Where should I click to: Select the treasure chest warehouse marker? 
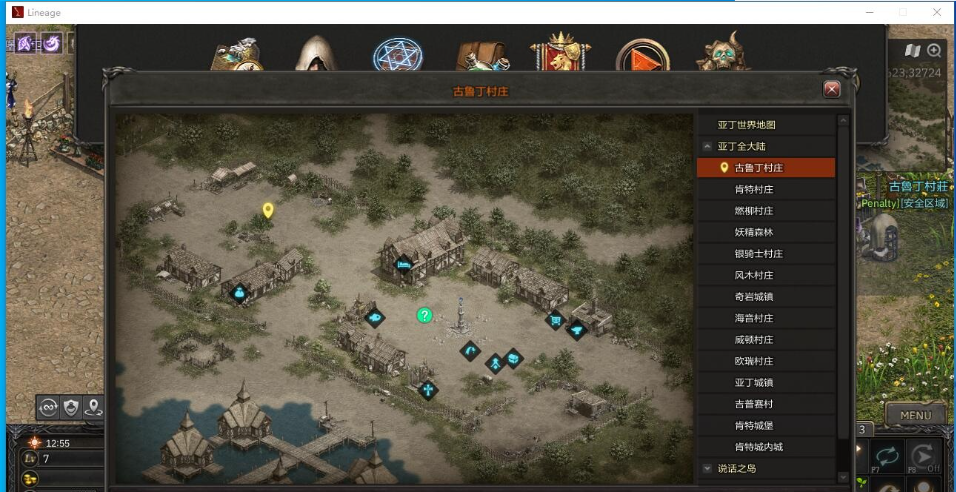coord(513,357)
